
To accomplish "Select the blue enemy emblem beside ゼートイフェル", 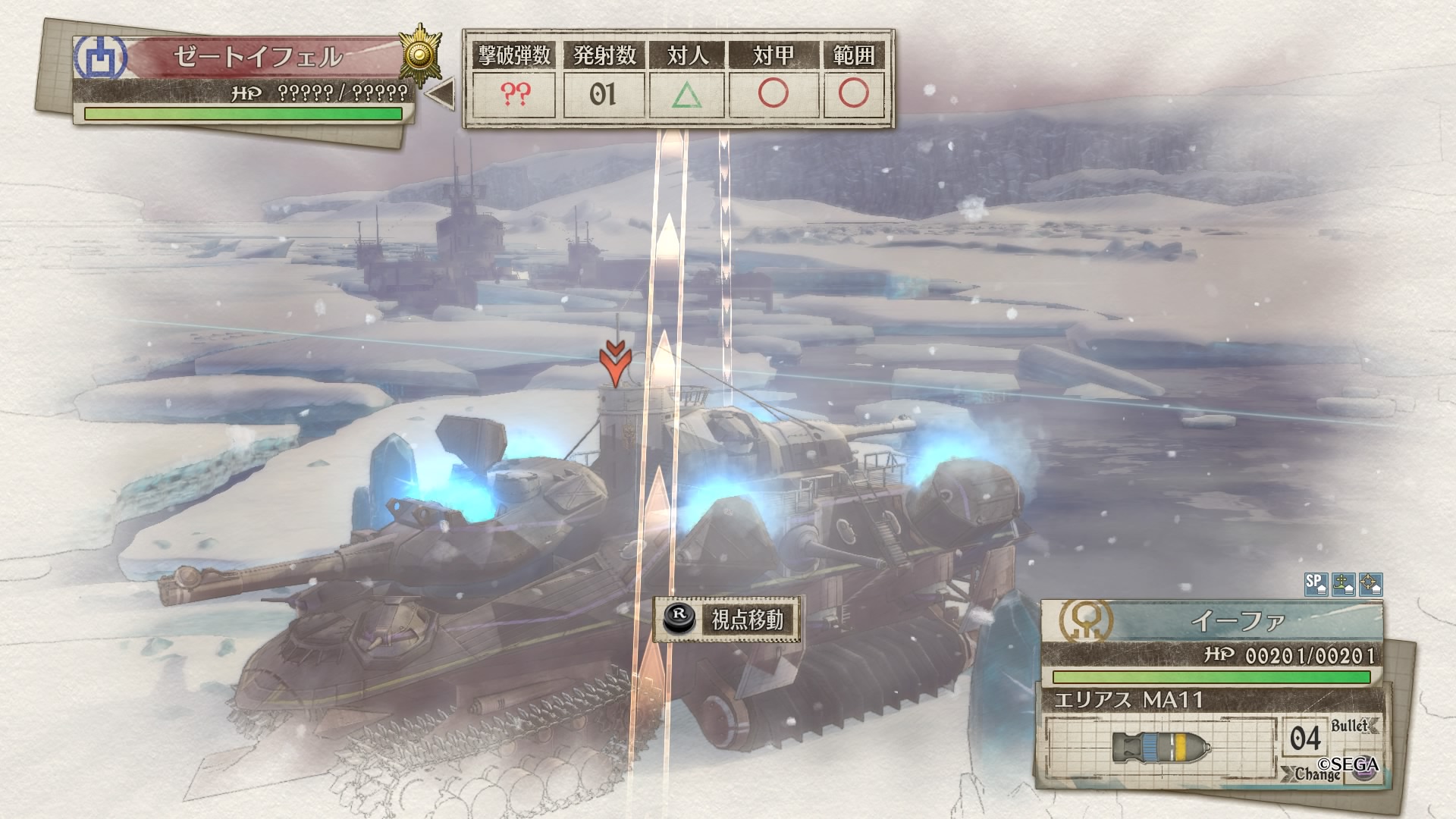I will [99, 57].
